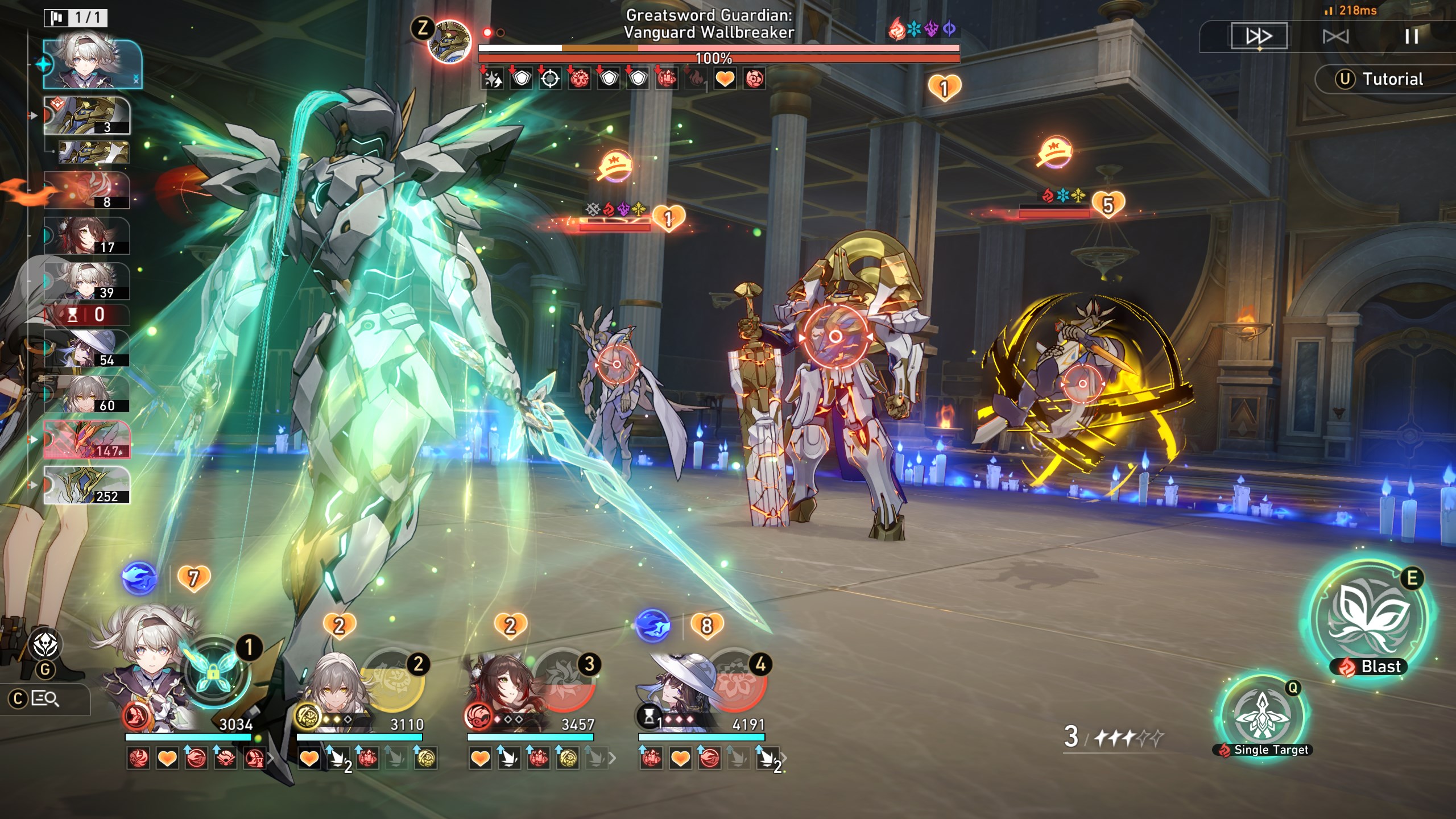This screenshot has height=819, width=1456.
Task: Activate the technique ability icon above the magnifier
Action: click(x=45, y=646)
